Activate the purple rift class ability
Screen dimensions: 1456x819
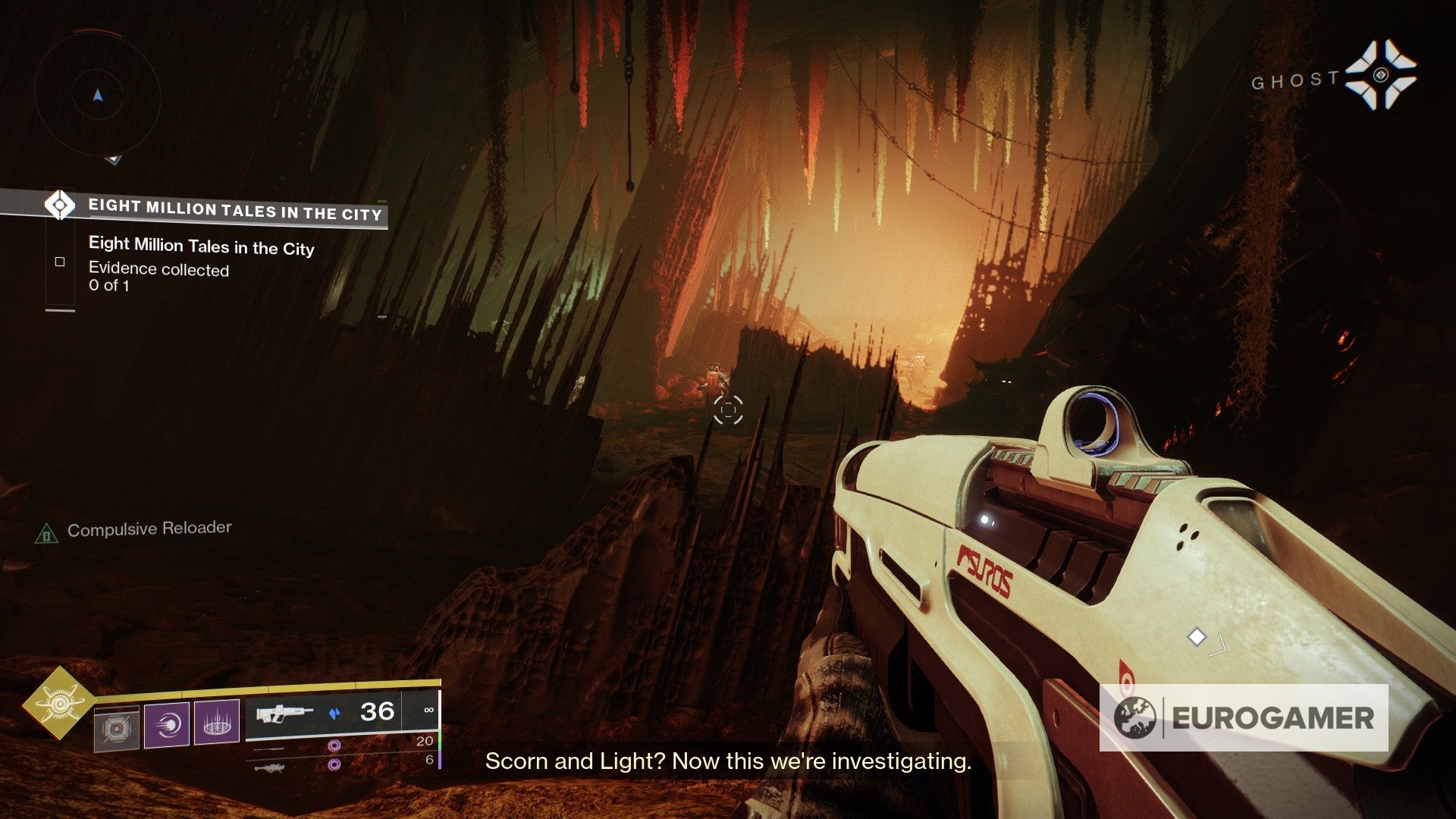[x=217, y=723]
